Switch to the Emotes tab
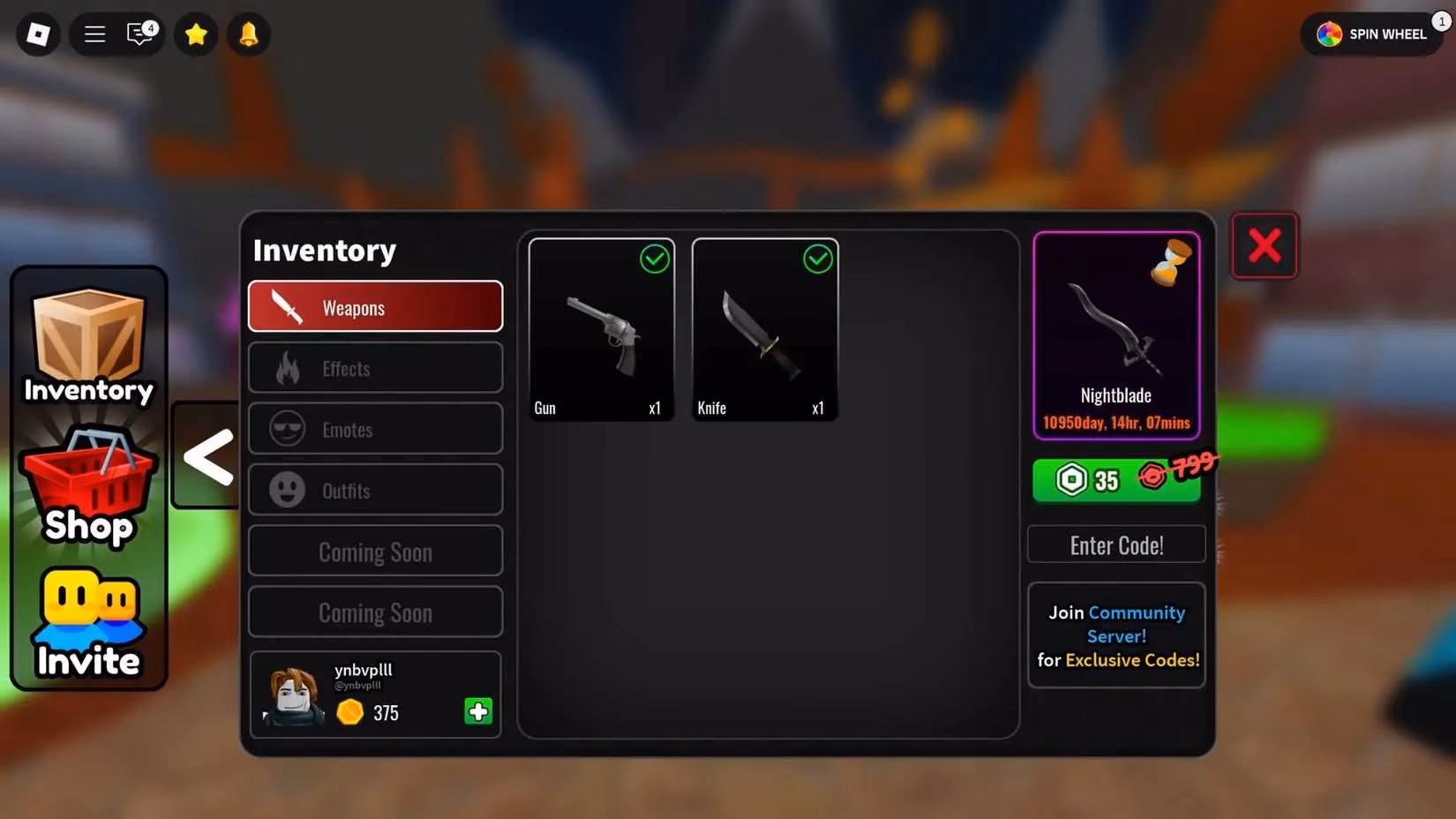This screenshot has height=819, width=1456. pos(375,429)
